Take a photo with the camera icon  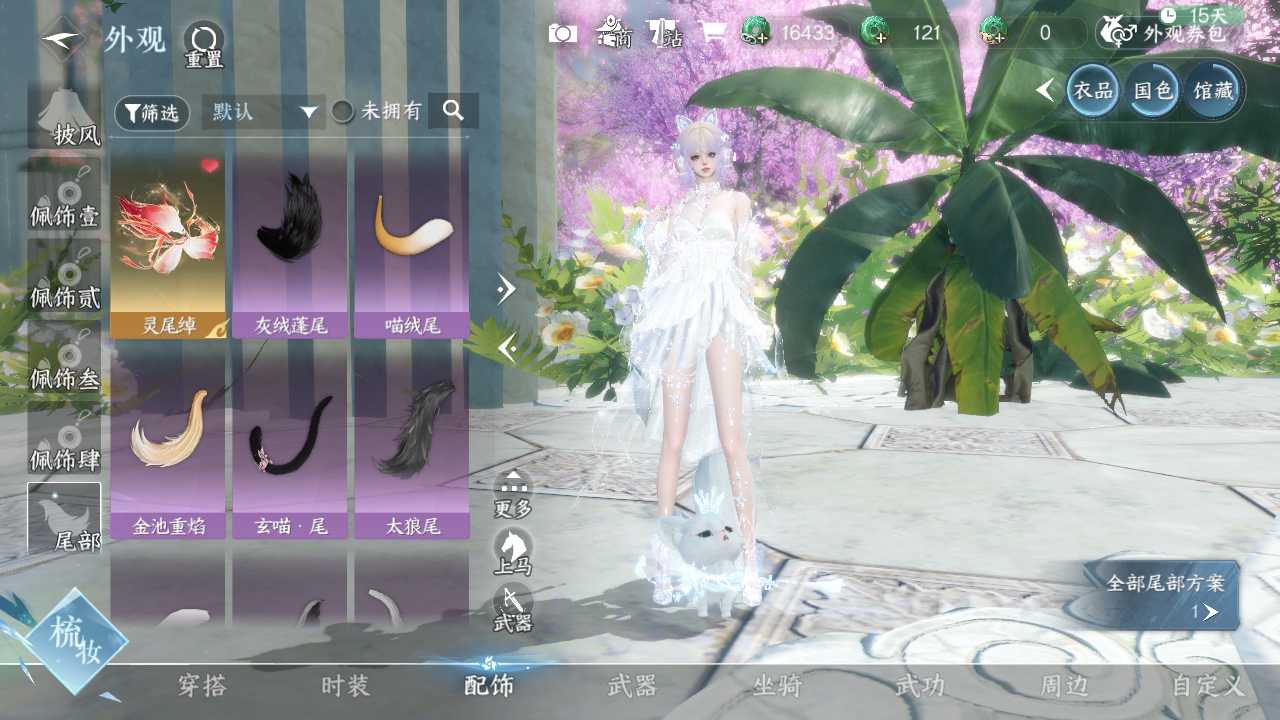(x=562, y=33)
